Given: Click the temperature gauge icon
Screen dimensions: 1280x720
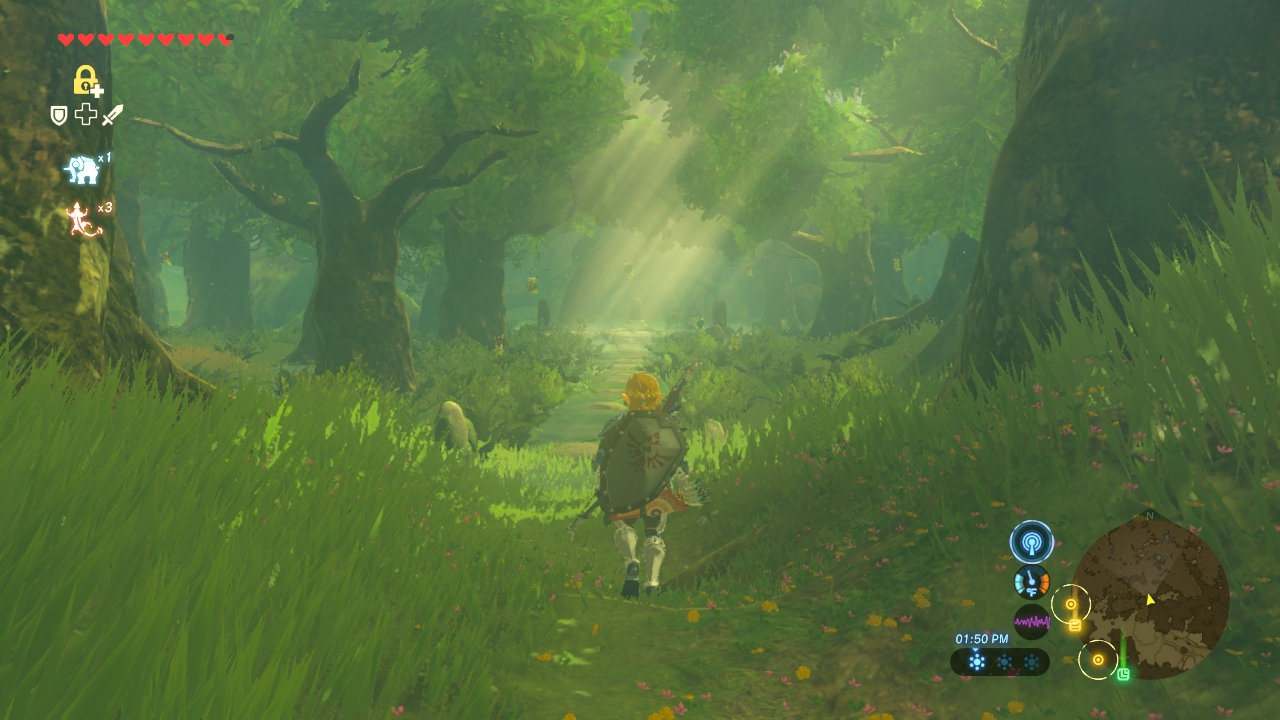Looking at the screenshot, I should pyautogui.click(x=1031, y=582).
